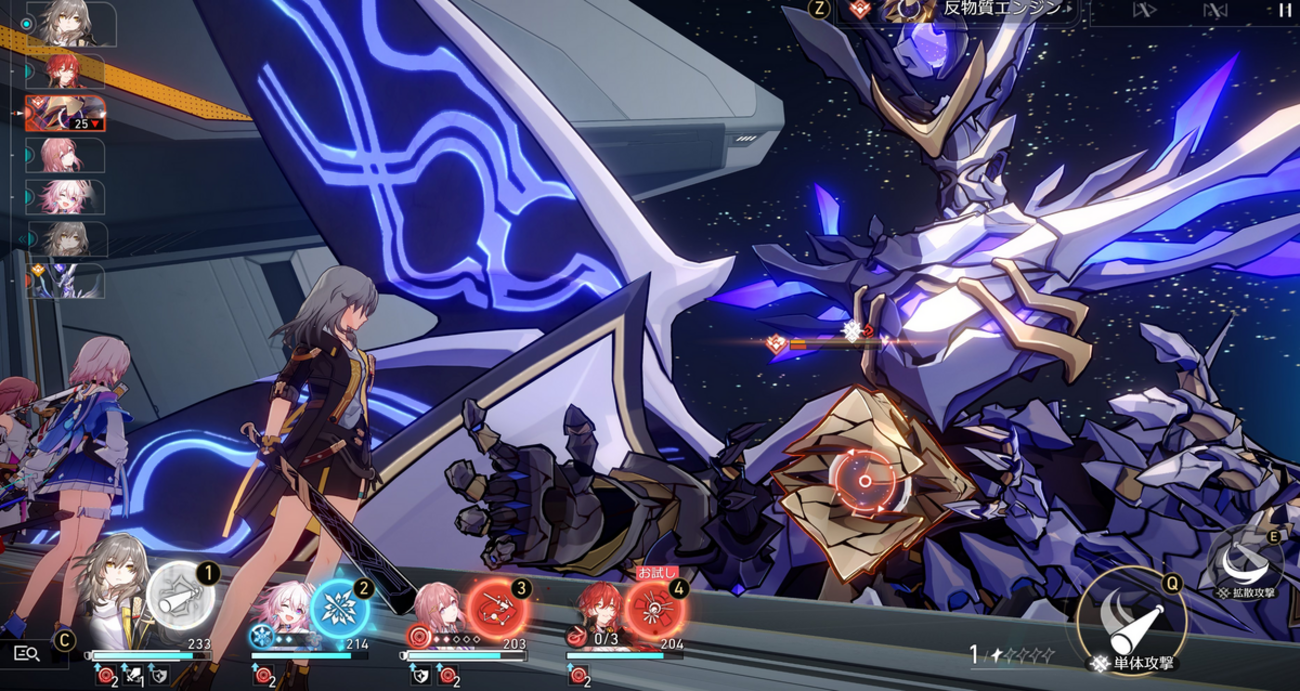The height and width of the screenshot is (691, 1300).
Task: Target the enemy hand with the red reticle
Action: coord(863,481)
